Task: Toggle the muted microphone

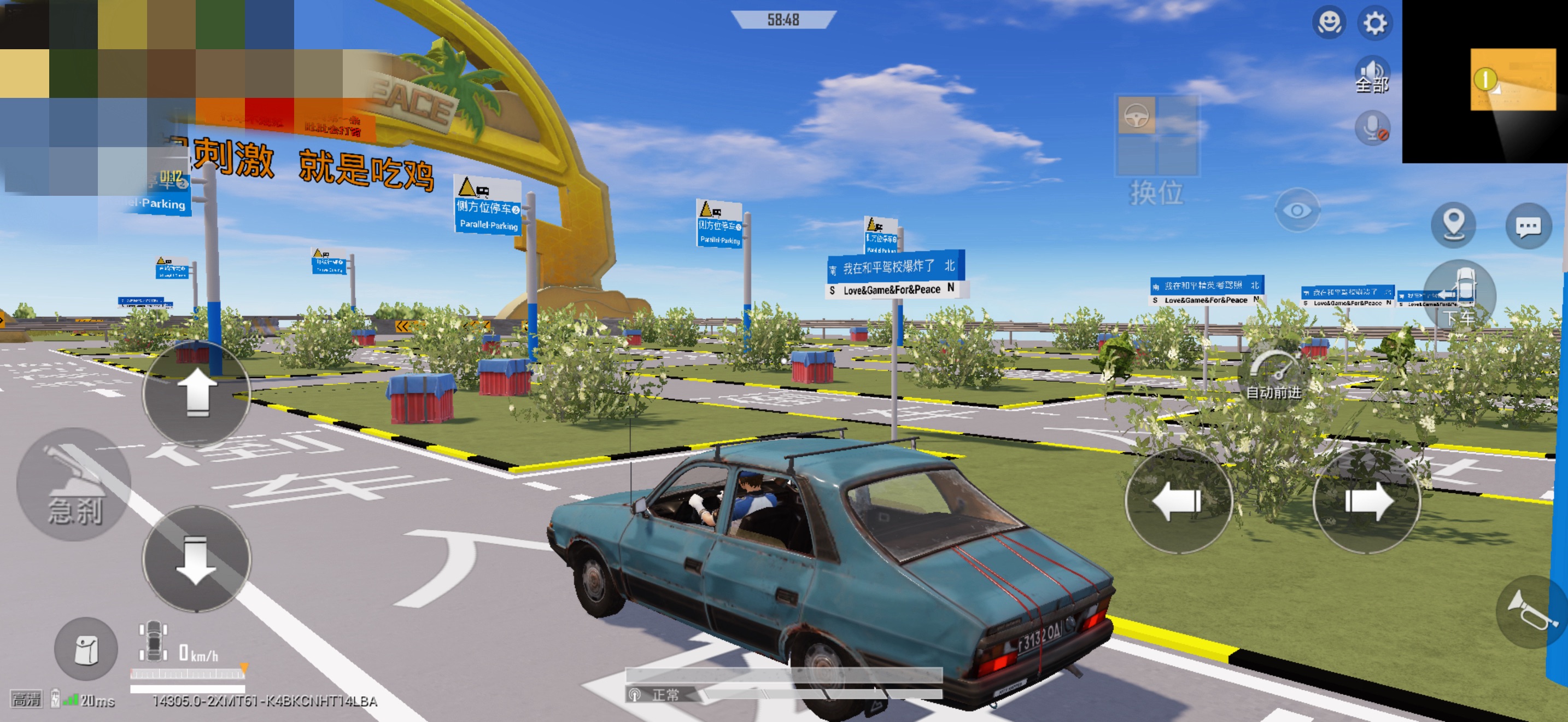Action: [1373, 128]
